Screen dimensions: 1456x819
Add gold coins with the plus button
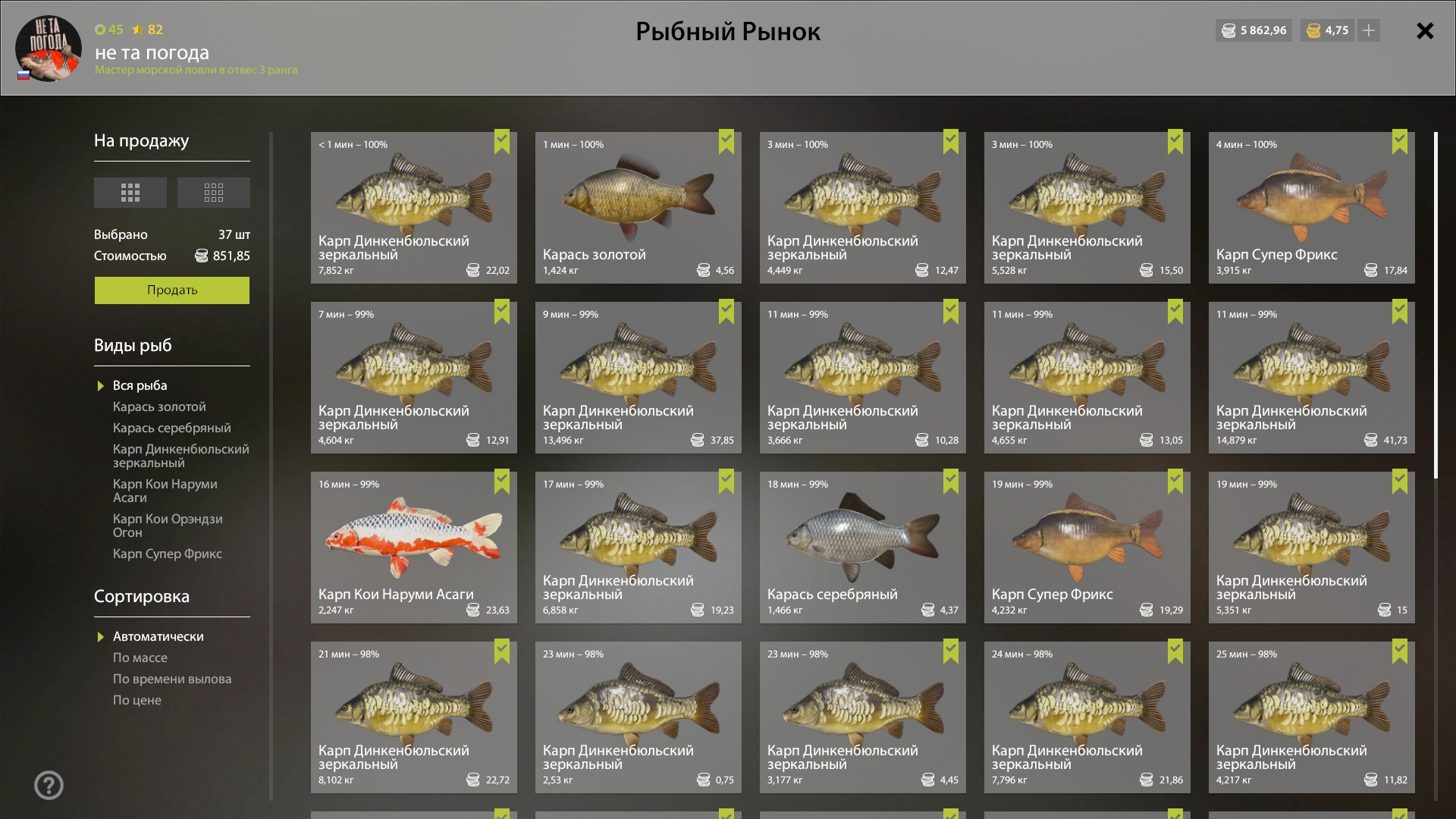click(x=1369, y=31)
